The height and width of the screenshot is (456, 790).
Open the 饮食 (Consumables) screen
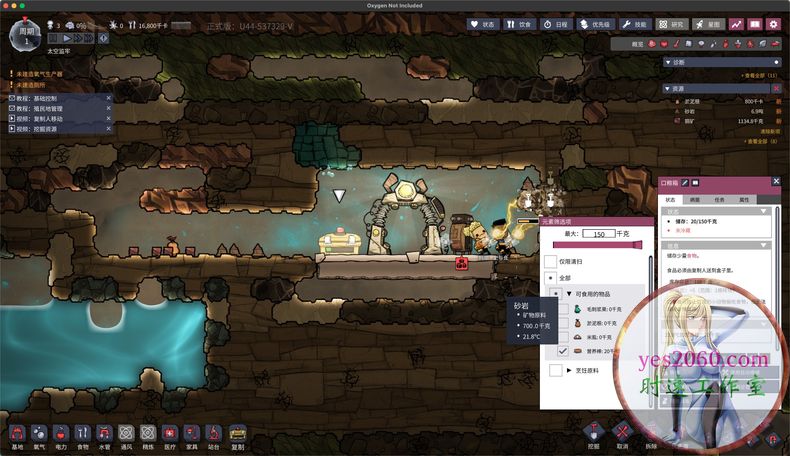[x=519, y=24]
